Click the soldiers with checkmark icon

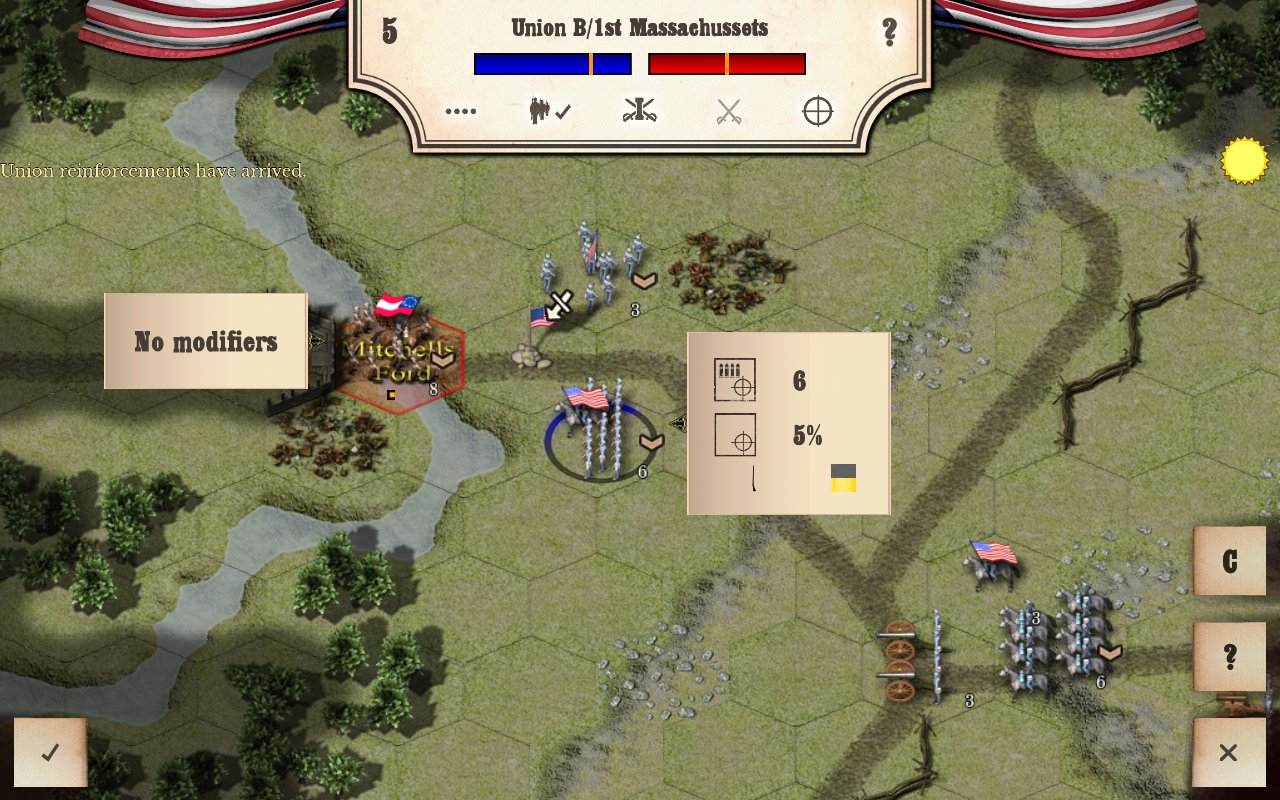pyautogui.click(x=549, y=112)
